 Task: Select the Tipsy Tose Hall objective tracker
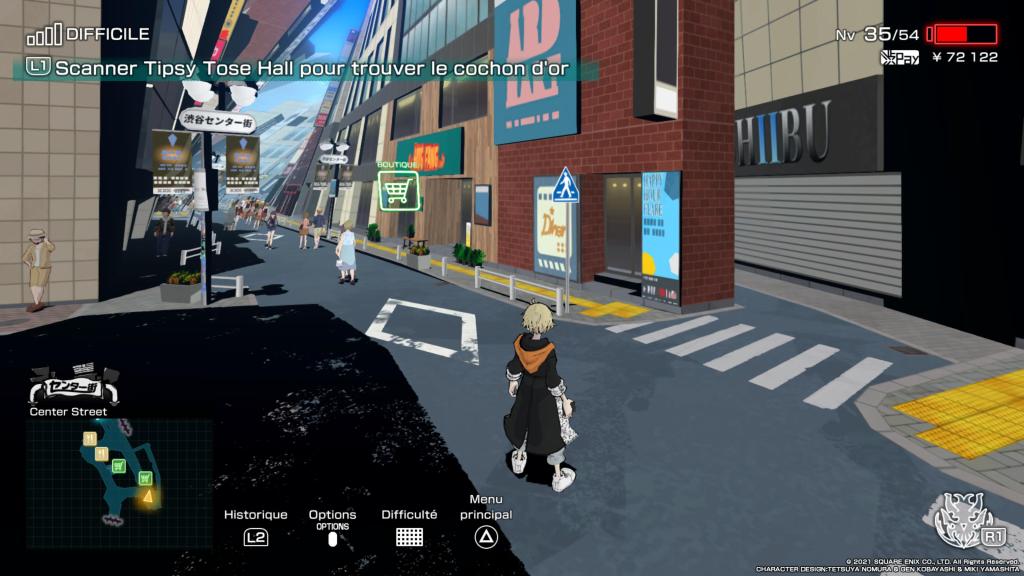(312, 69)
